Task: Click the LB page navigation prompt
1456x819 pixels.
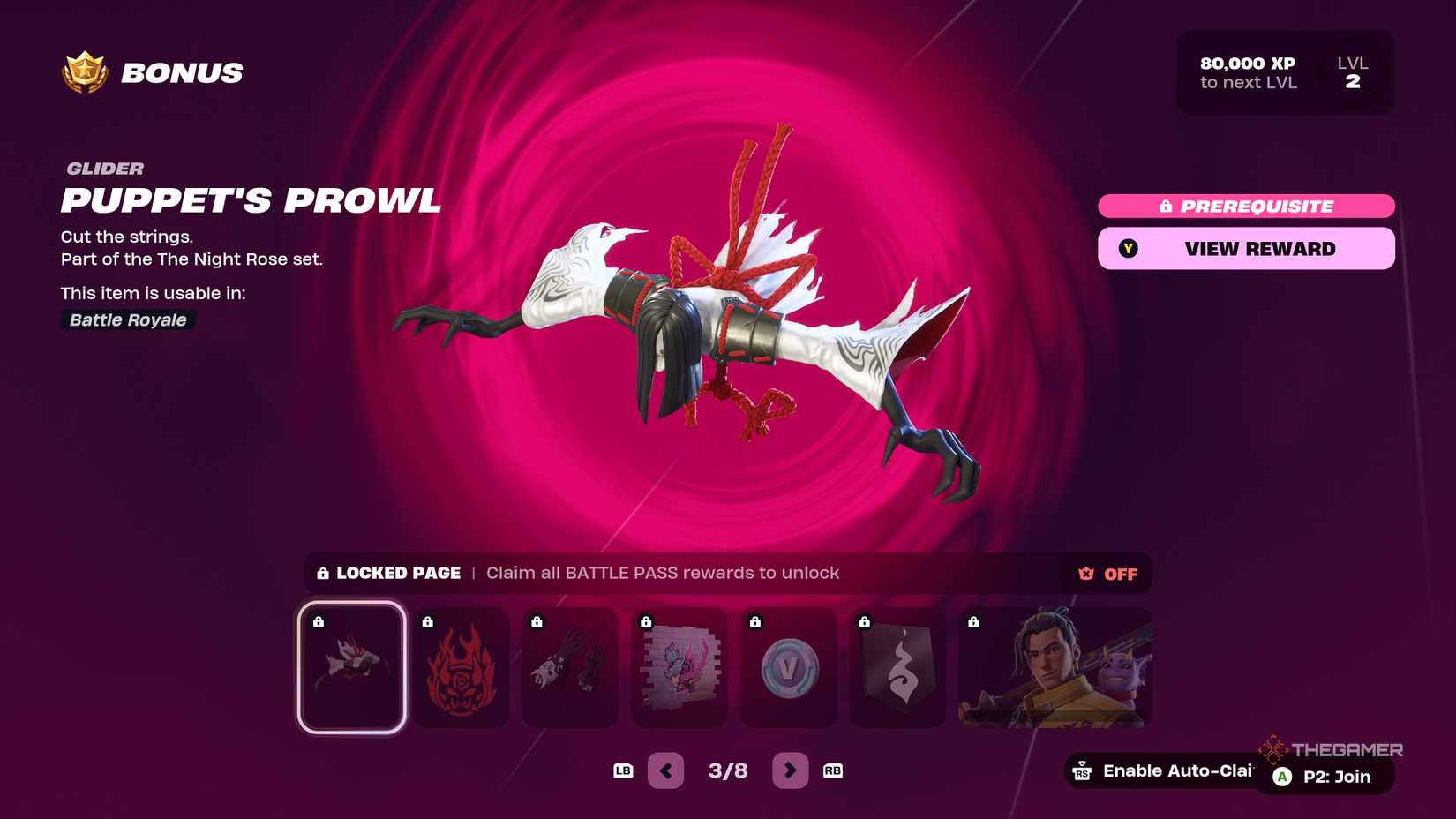Action: (x=623, y=770)
